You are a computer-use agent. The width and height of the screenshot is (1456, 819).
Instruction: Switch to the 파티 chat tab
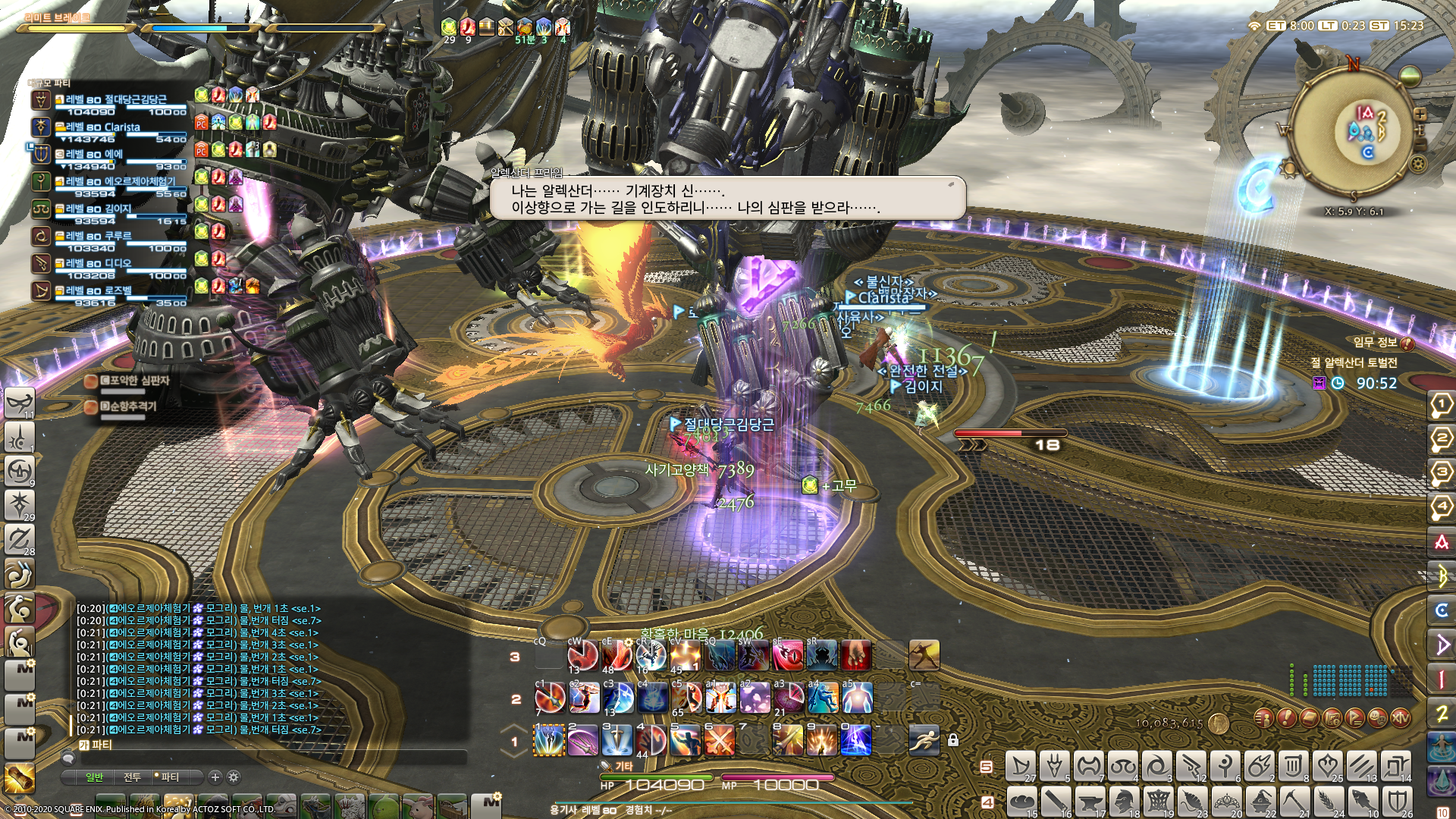point(171,777)
